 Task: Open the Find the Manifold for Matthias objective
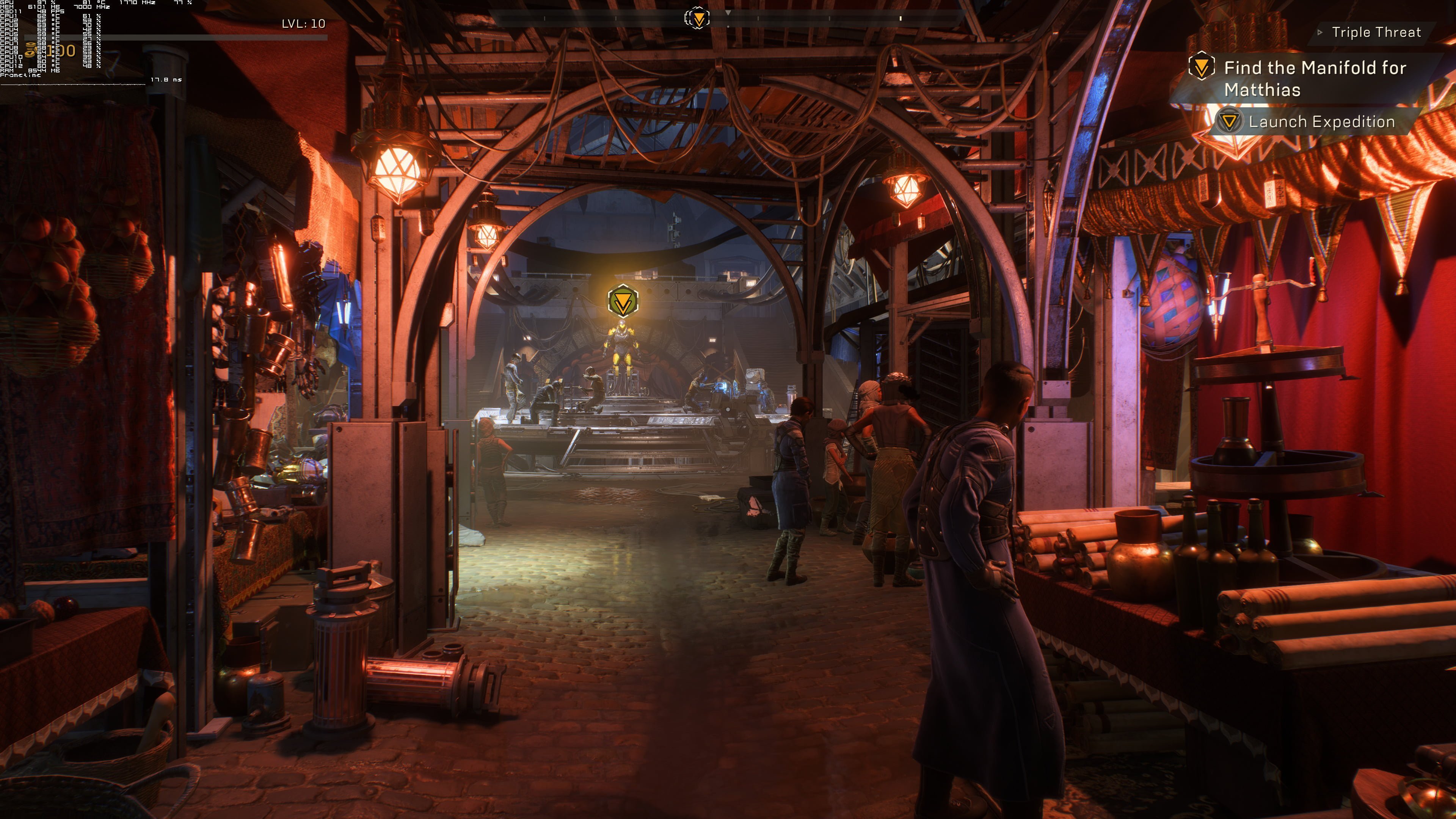click(x=1314, y=78)
